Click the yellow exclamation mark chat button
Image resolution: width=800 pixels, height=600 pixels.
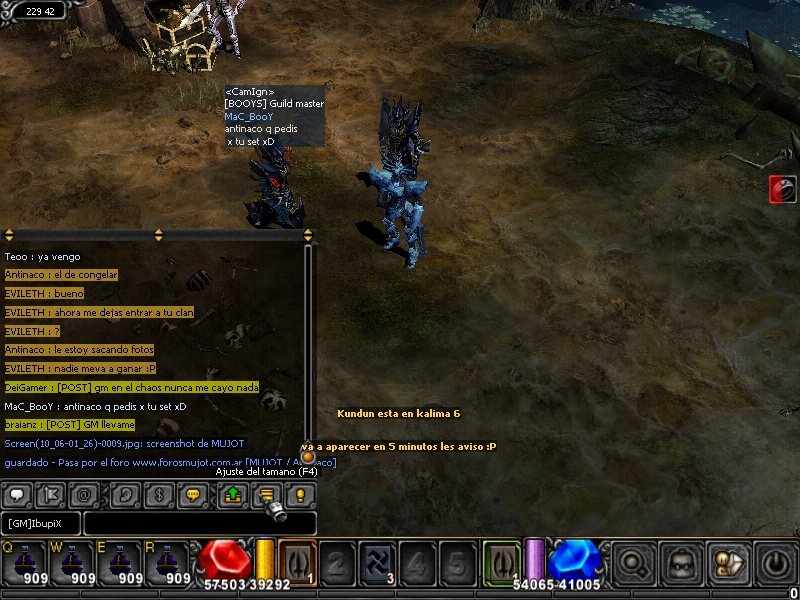pos(300,494)
